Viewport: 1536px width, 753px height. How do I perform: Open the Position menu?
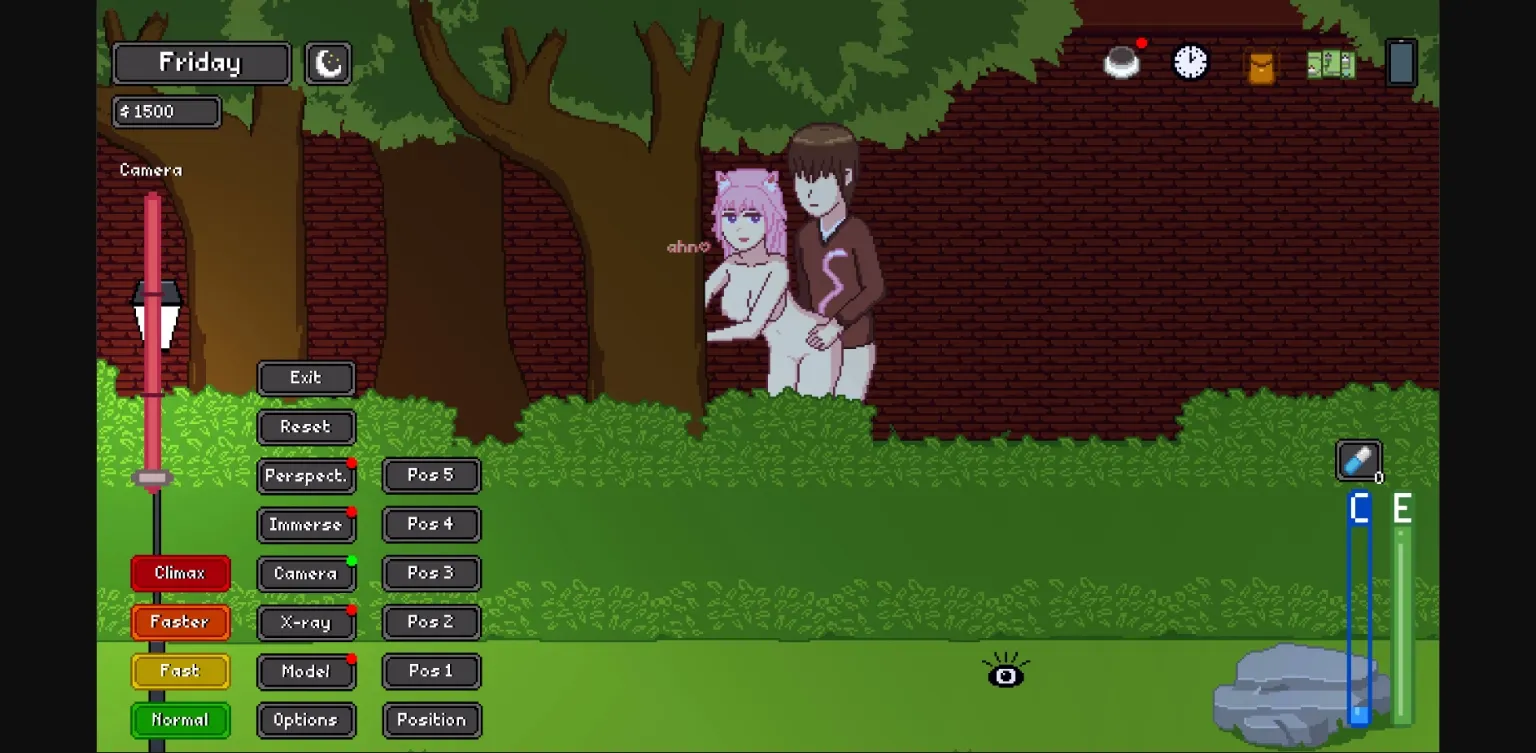(431, 720)
